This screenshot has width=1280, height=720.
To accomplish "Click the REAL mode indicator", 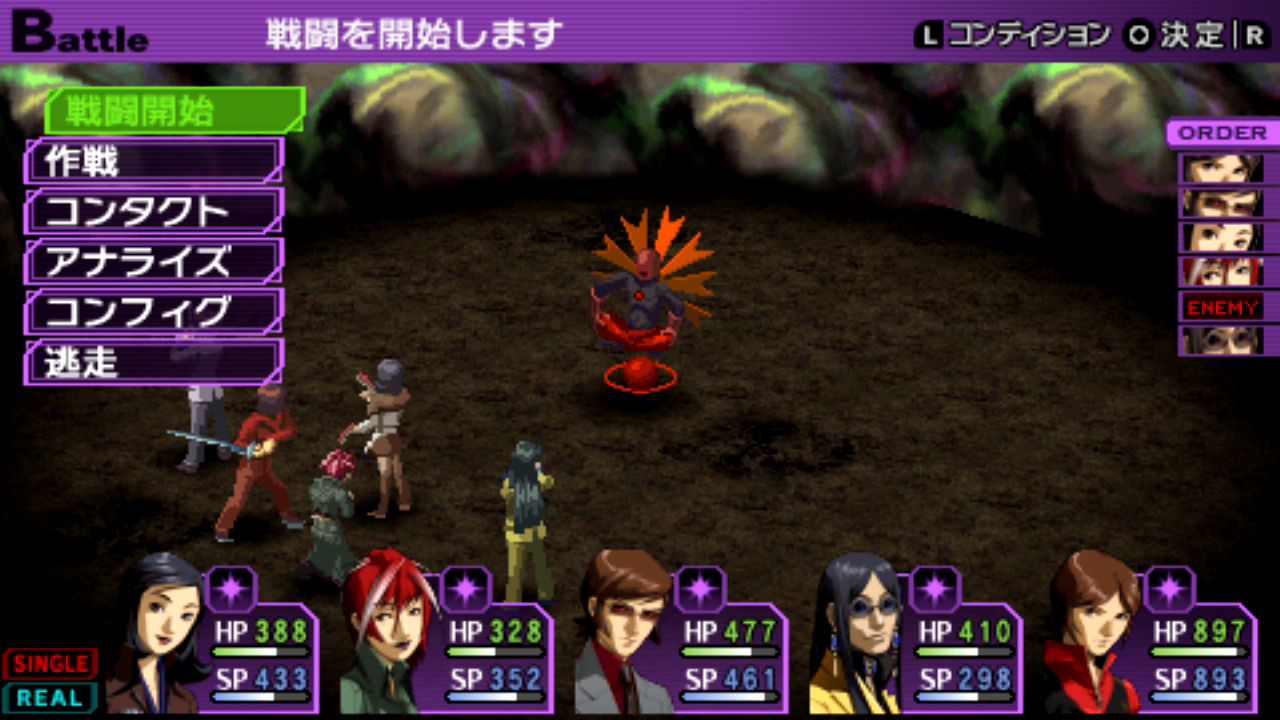I will [x=50, y=697].
